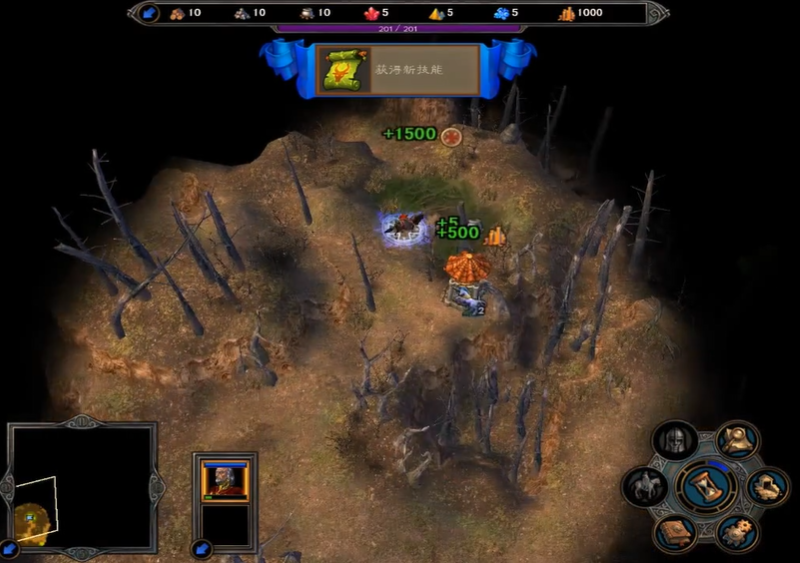Select the hero unit with the glowing marker

point(405,228)
